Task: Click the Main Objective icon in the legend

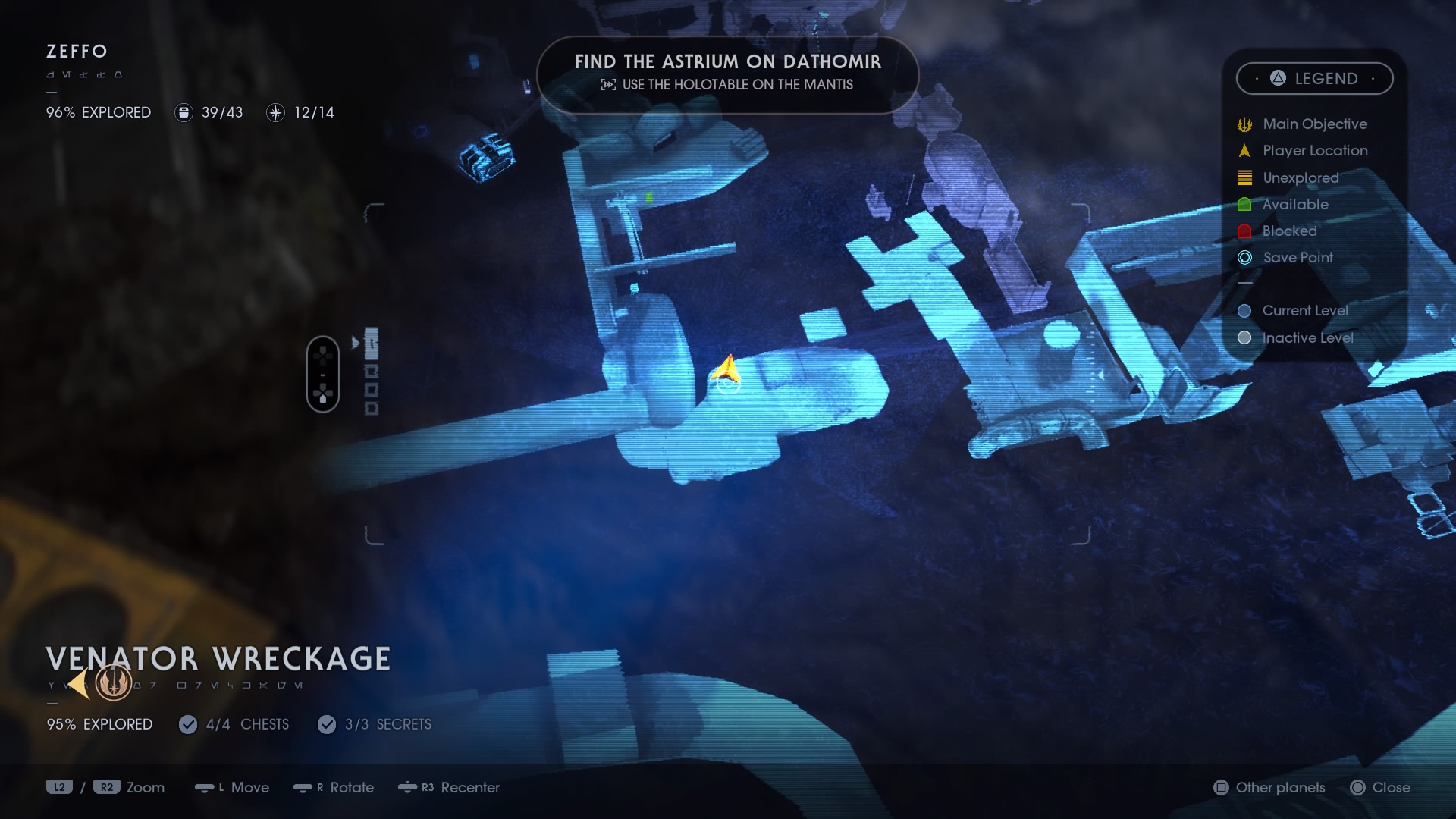Action: click(x=1244, y=124)
